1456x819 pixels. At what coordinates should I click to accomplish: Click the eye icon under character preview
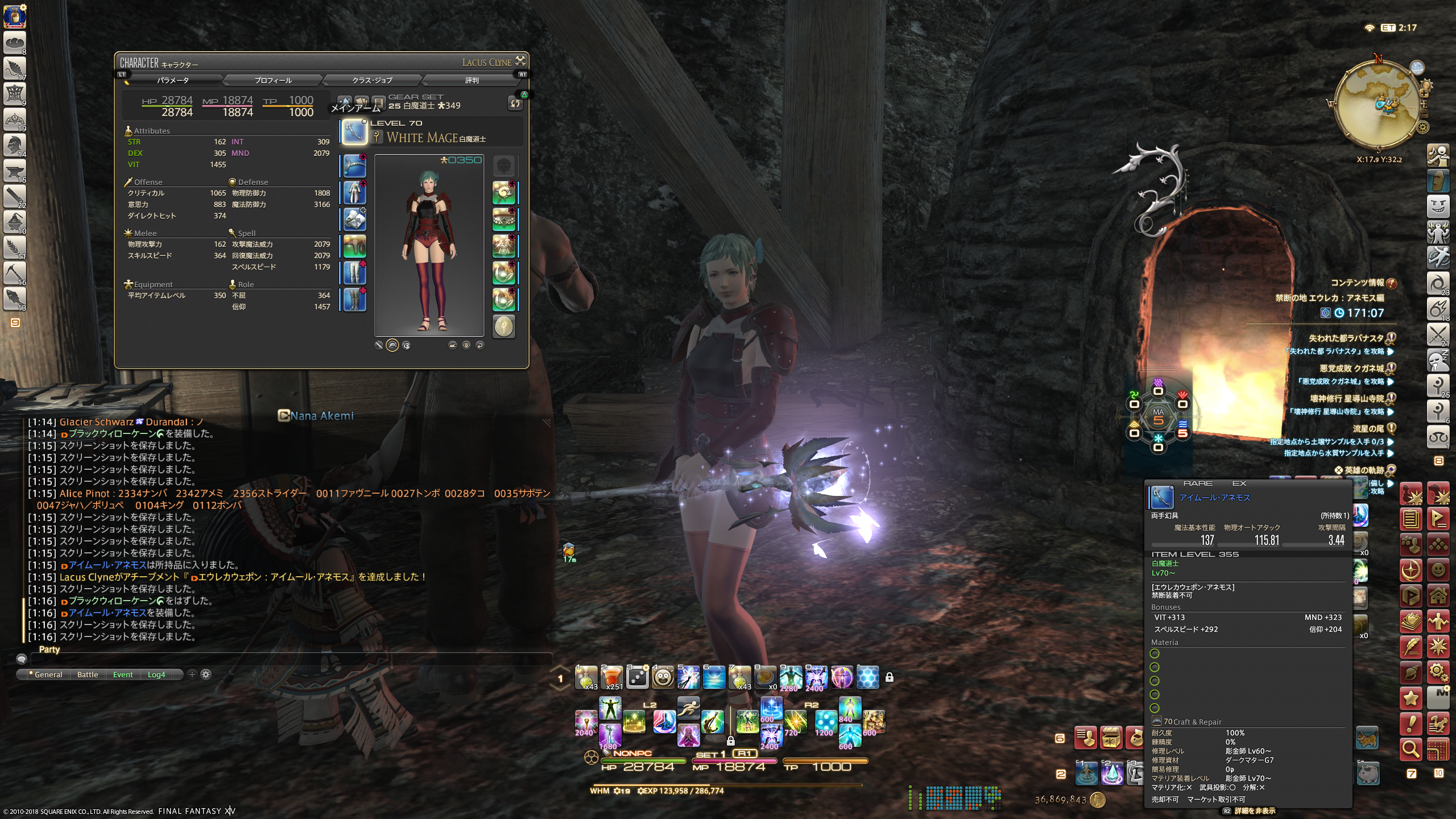point(466,345)
